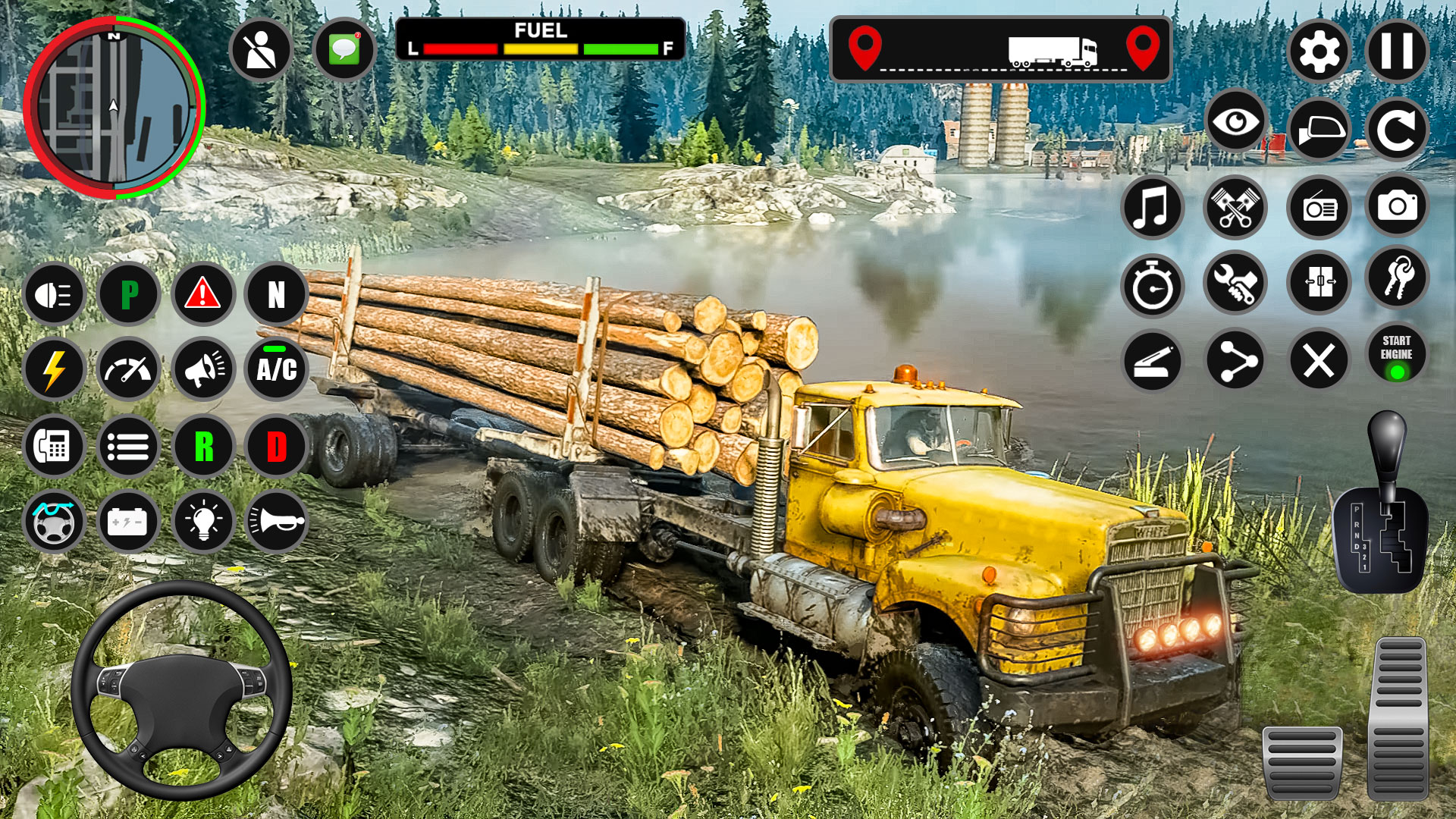Viewport: 1456px width, 819px height.
Task: Enable the hazard warning lights
Action: tap(202, 294)
